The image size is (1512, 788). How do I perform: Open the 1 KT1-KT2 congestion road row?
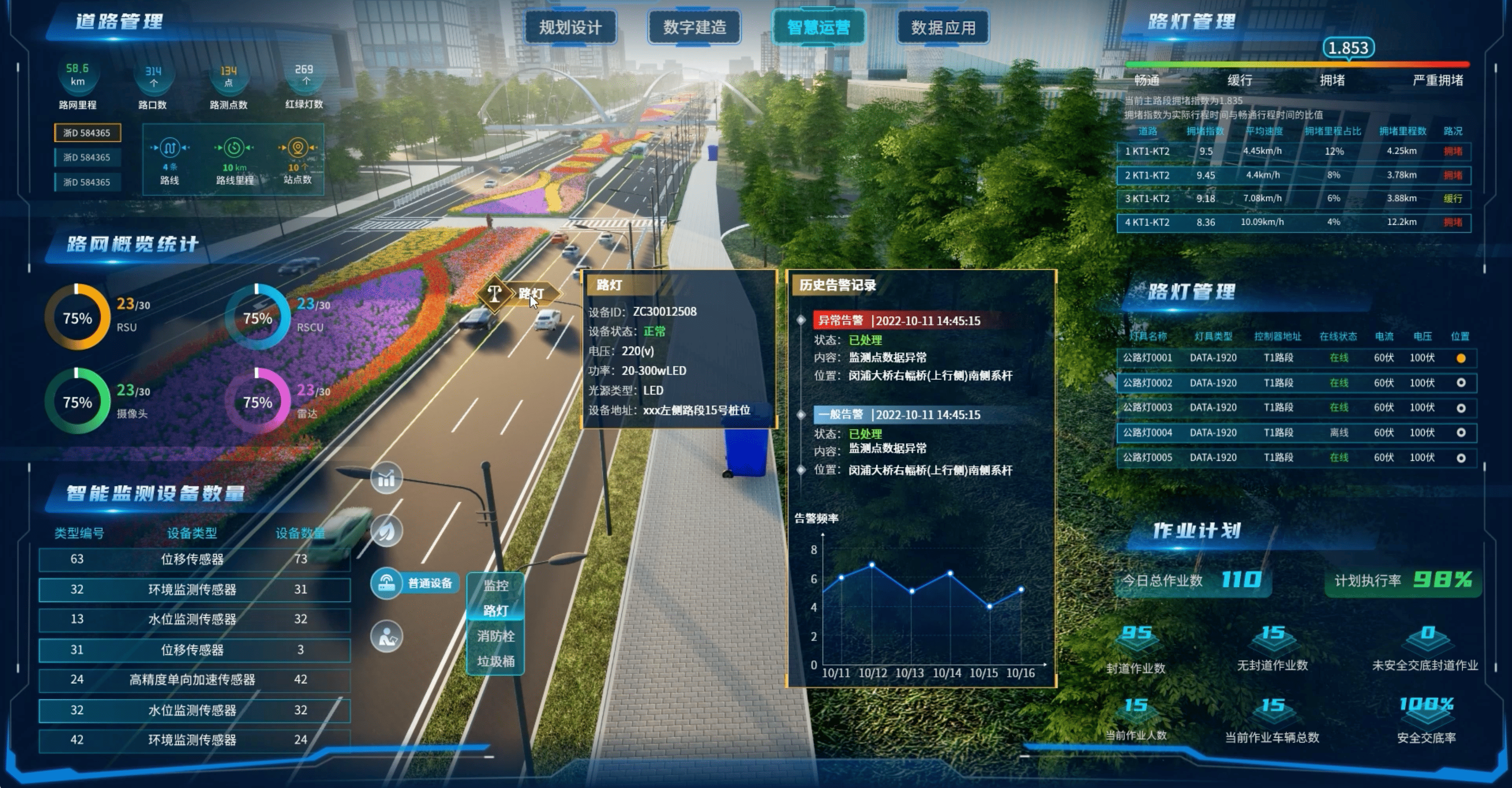[1294, 151]
